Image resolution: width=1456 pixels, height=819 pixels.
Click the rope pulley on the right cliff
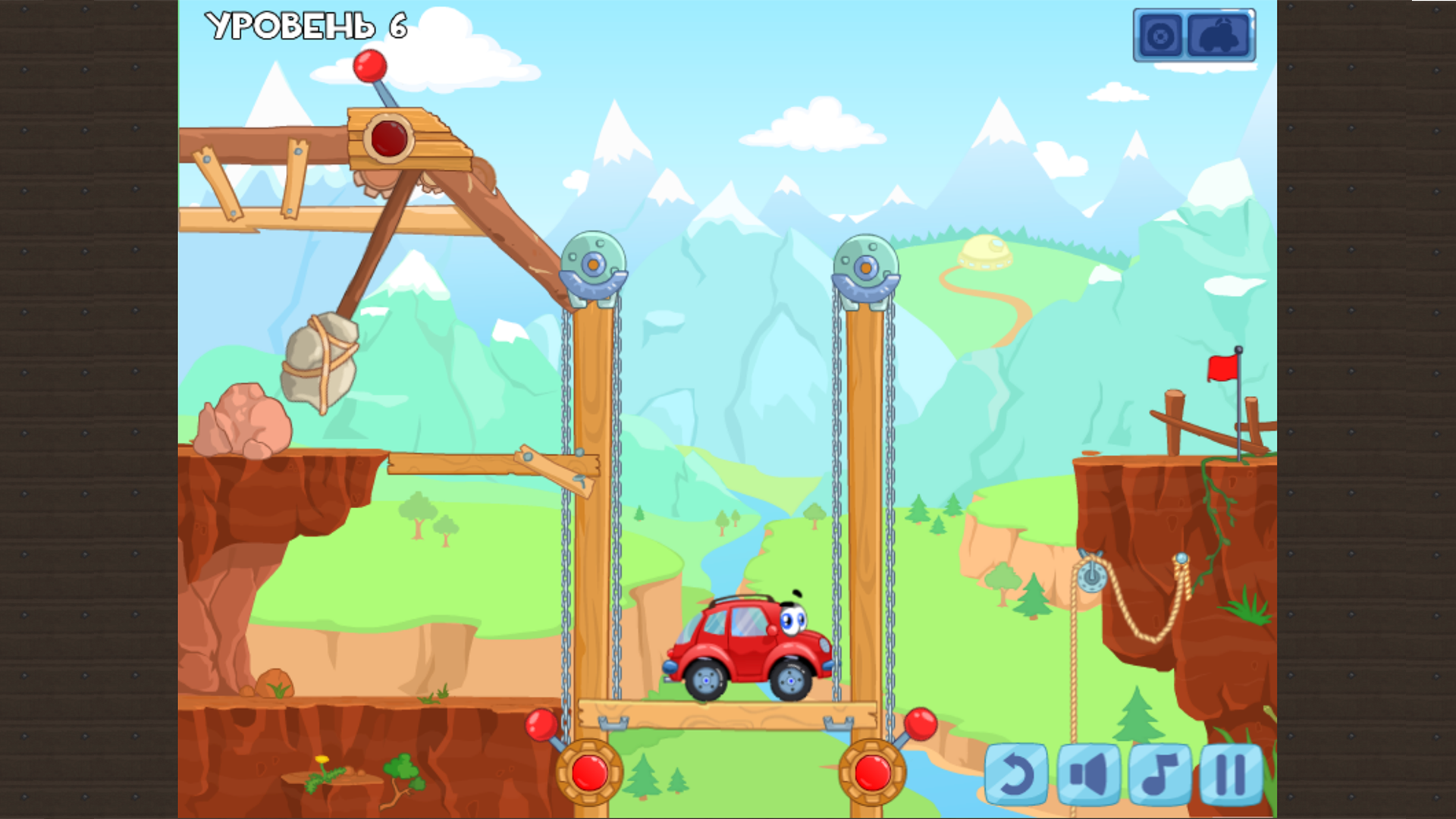coord(1092,576)
